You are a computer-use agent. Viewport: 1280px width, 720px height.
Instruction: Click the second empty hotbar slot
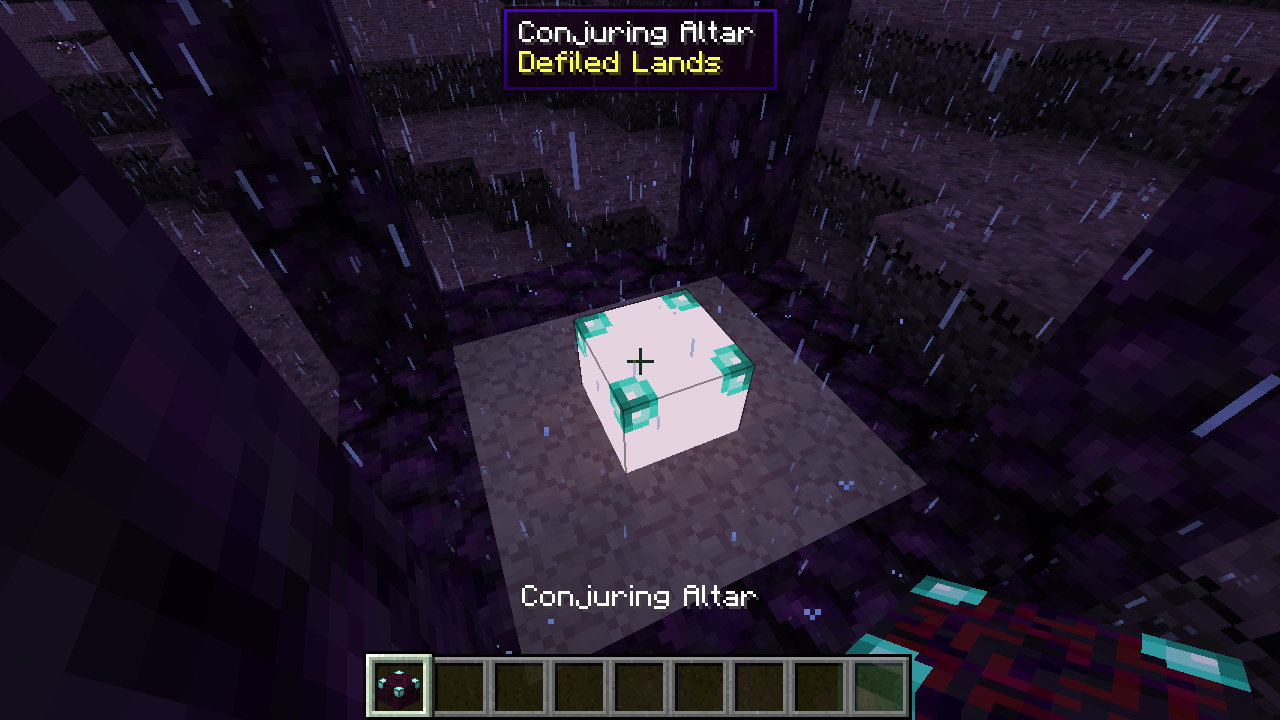coord(458,687)
